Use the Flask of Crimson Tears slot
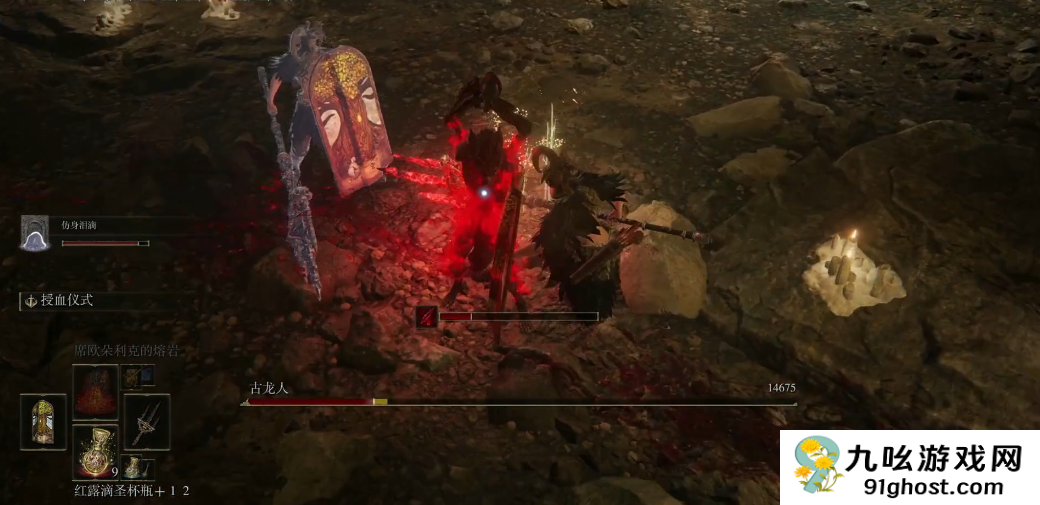Image resolution: width=1040 pixels, height=505 pixels. click(95, 450)
